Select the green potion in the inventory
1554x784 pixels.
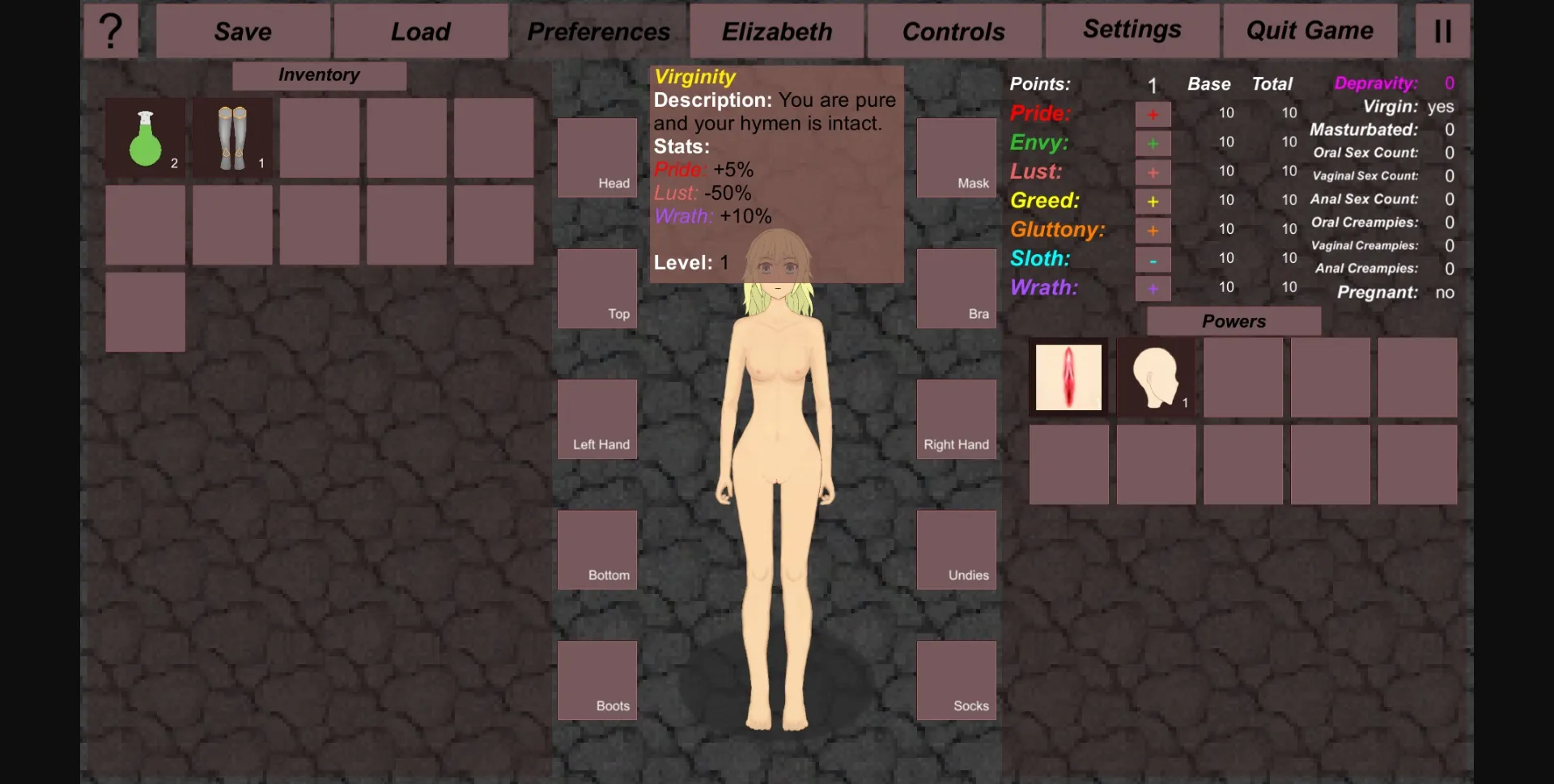coord(145,138)
